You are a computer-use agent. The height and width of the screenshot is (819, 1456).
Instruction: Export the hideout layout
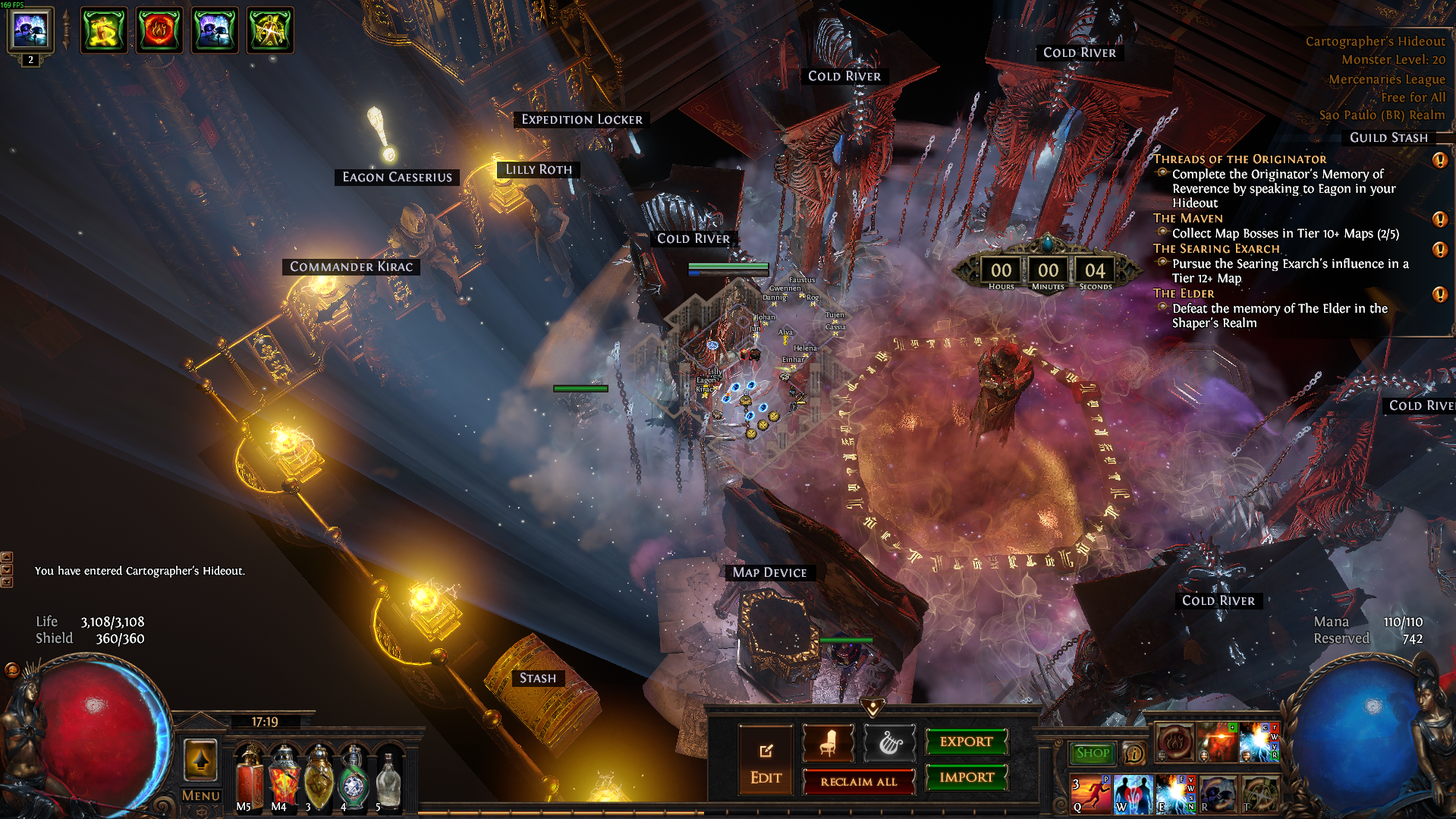966,742
